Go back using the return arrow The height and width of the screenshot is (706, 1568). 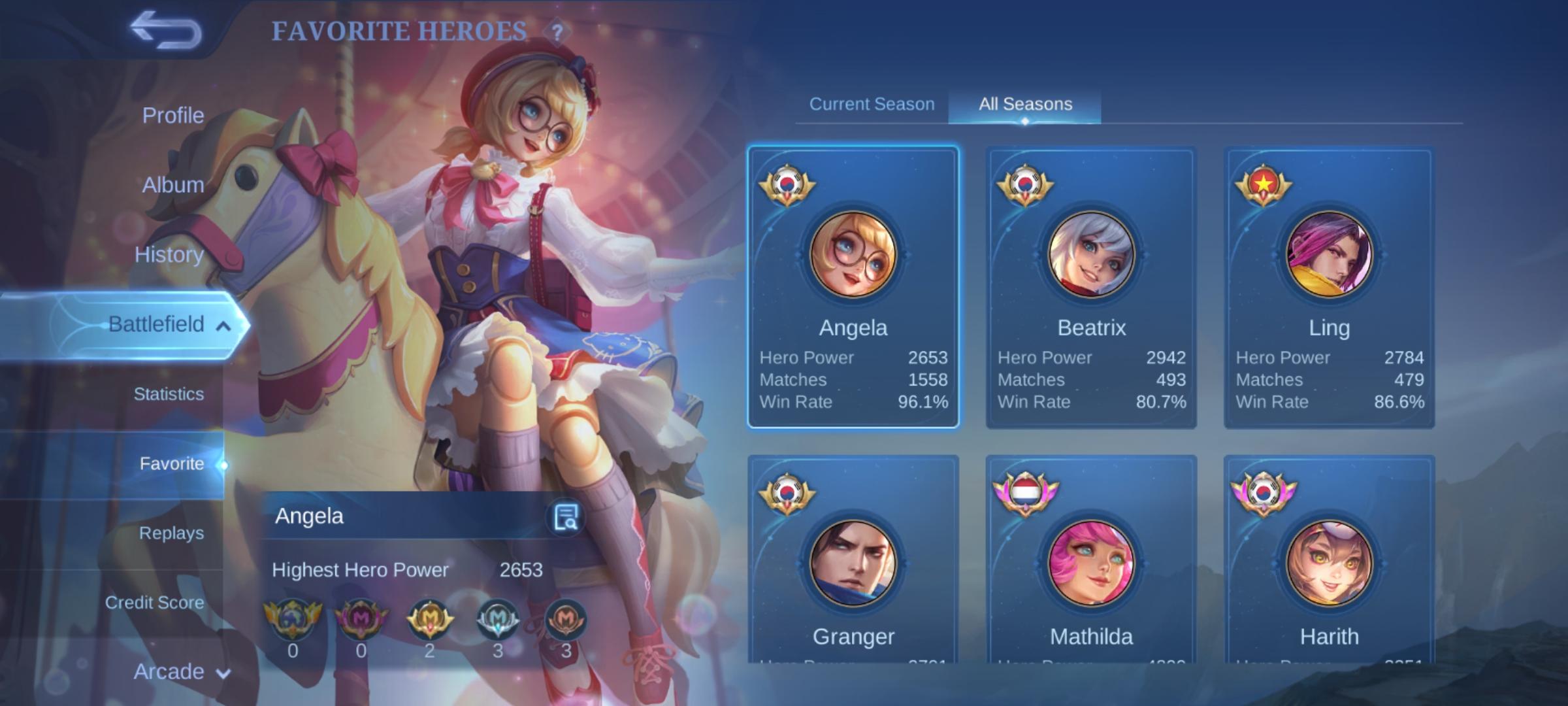(x=166, y=31)
